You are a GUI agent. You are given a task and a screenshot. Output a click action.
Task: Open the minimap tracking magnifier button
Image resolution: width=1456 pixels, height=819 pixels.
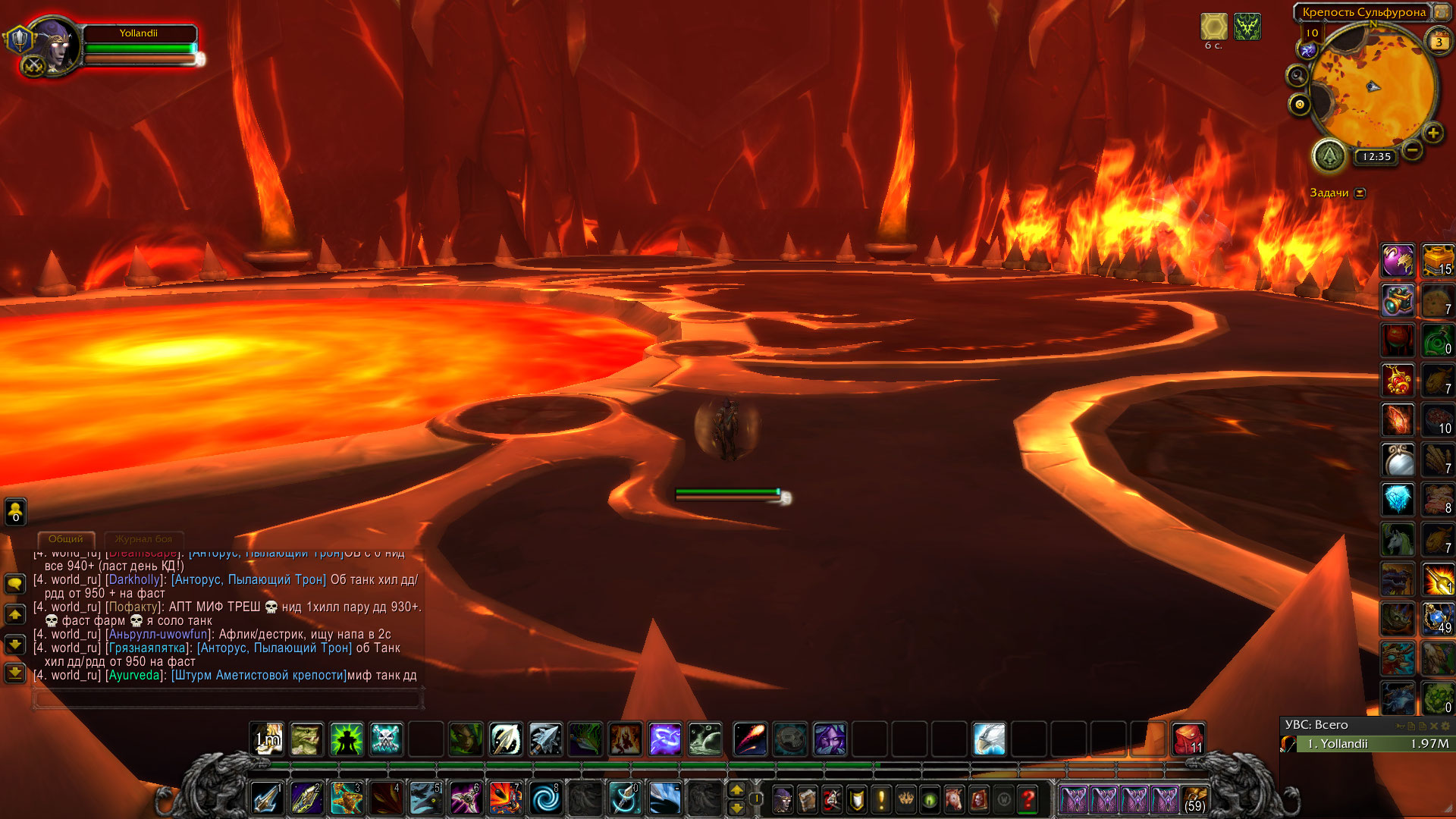1298,76
